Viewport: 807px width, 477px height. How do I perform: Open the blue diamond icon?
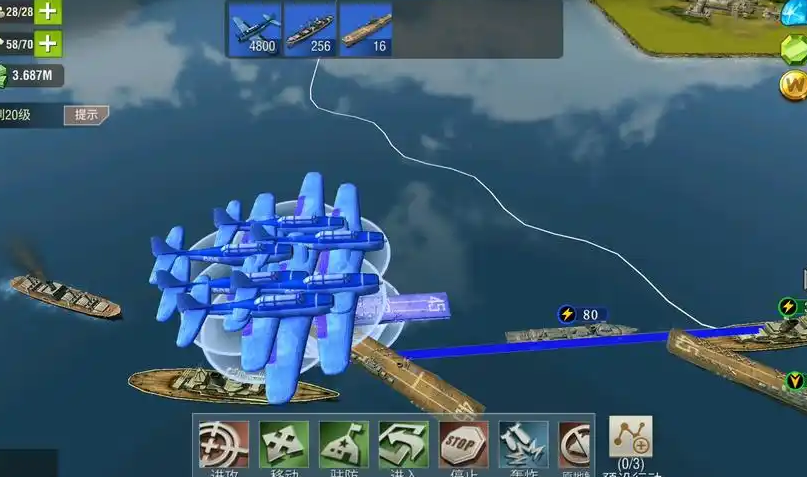[x=794, y=12]
